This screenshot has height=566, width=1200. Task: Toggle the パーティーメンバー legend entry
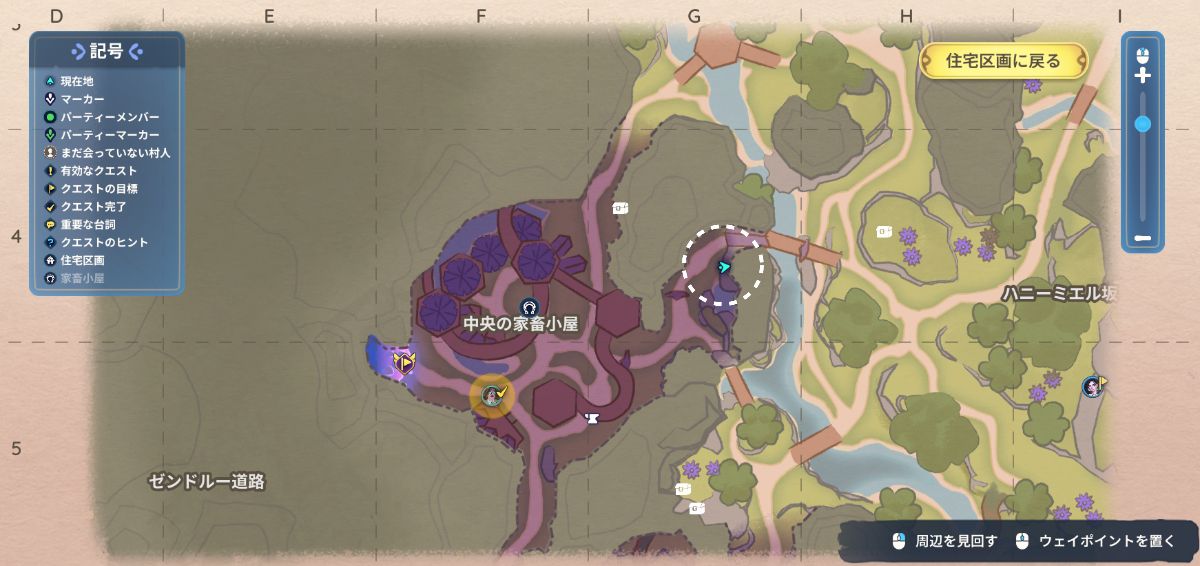108,117
